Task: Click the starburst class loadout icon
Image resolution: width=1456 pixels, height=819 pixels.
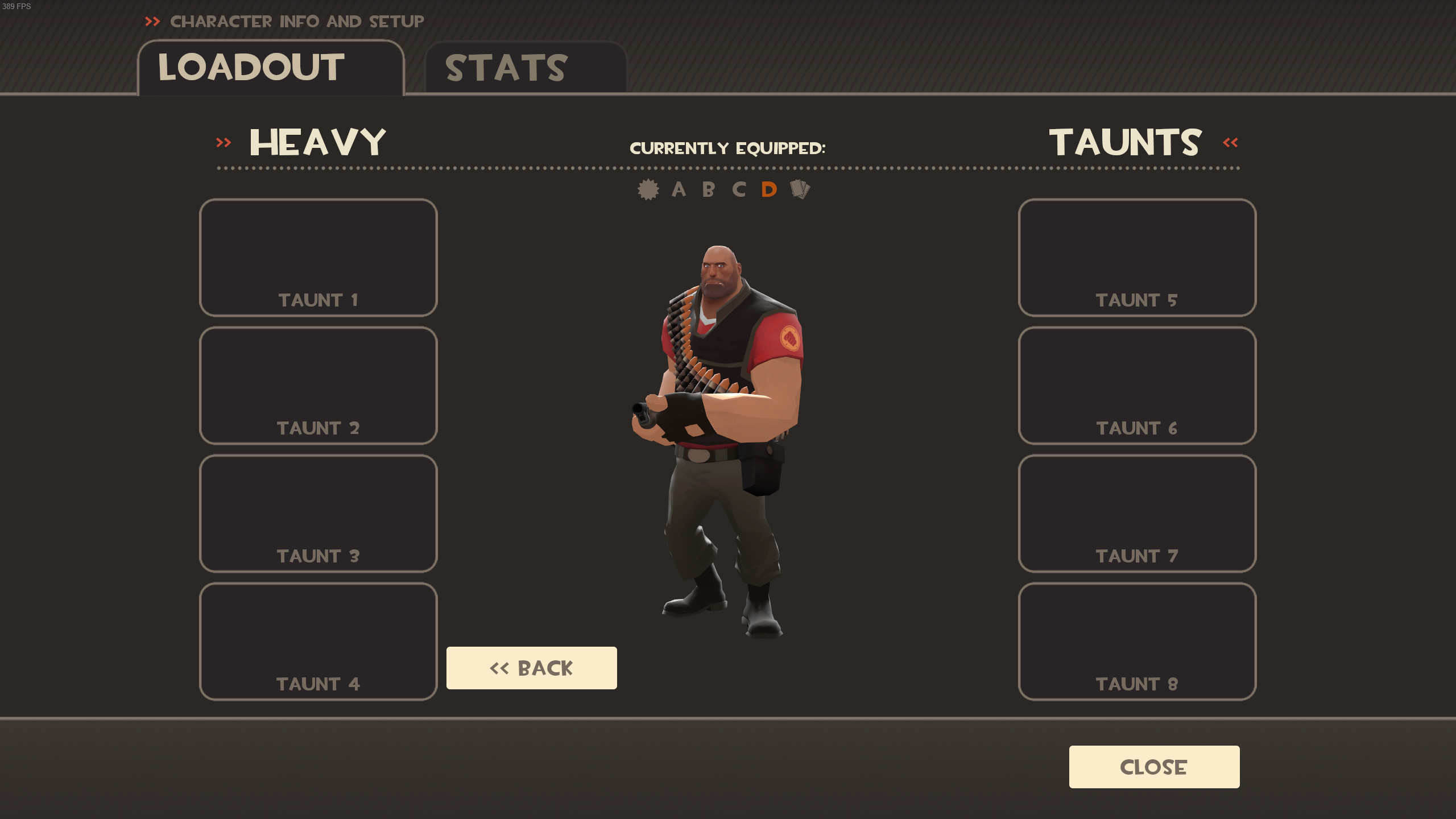Action: tap(648, 190)
